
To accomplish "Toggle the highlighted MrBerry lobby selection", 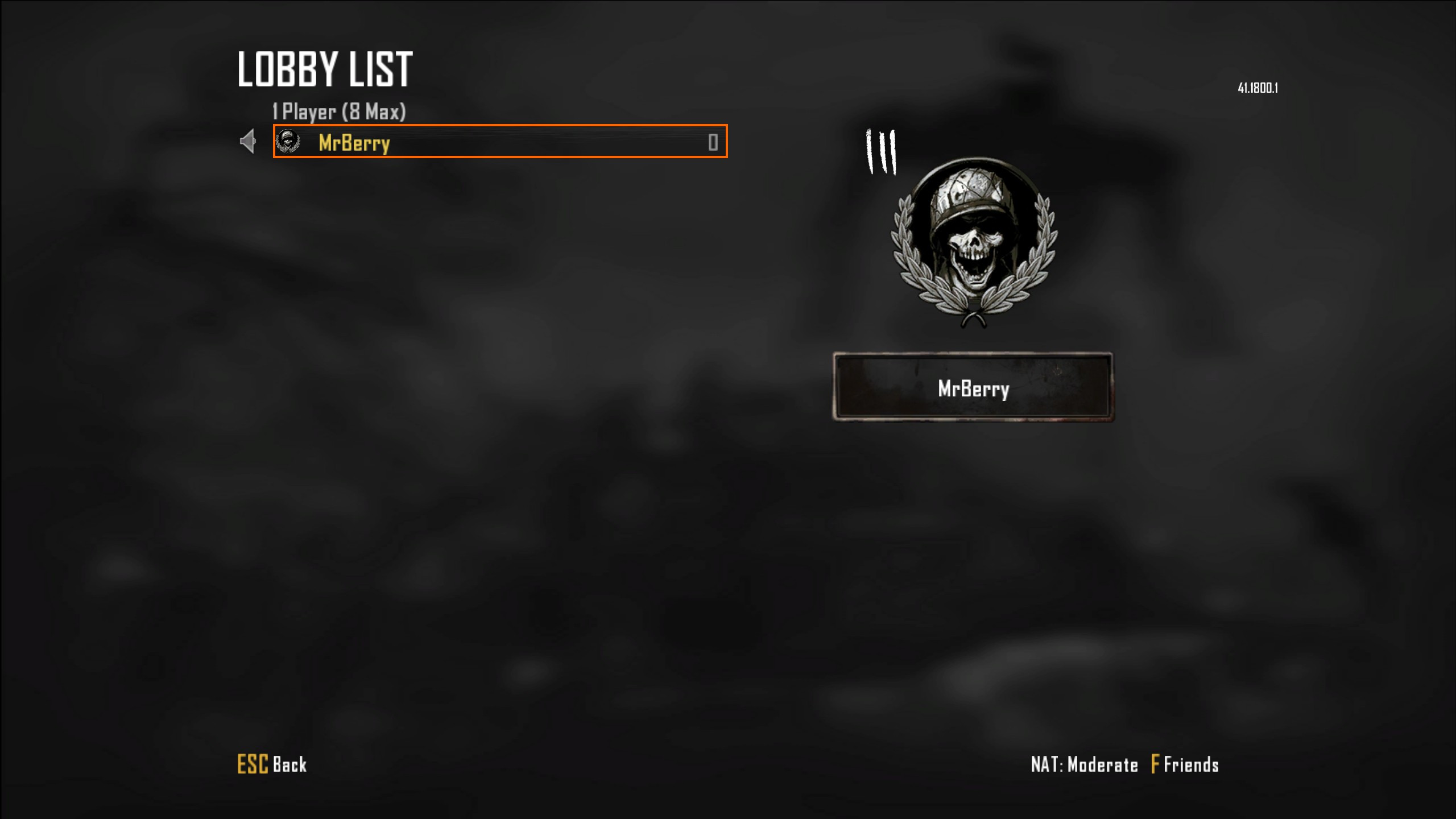I will tap(500, 142).
